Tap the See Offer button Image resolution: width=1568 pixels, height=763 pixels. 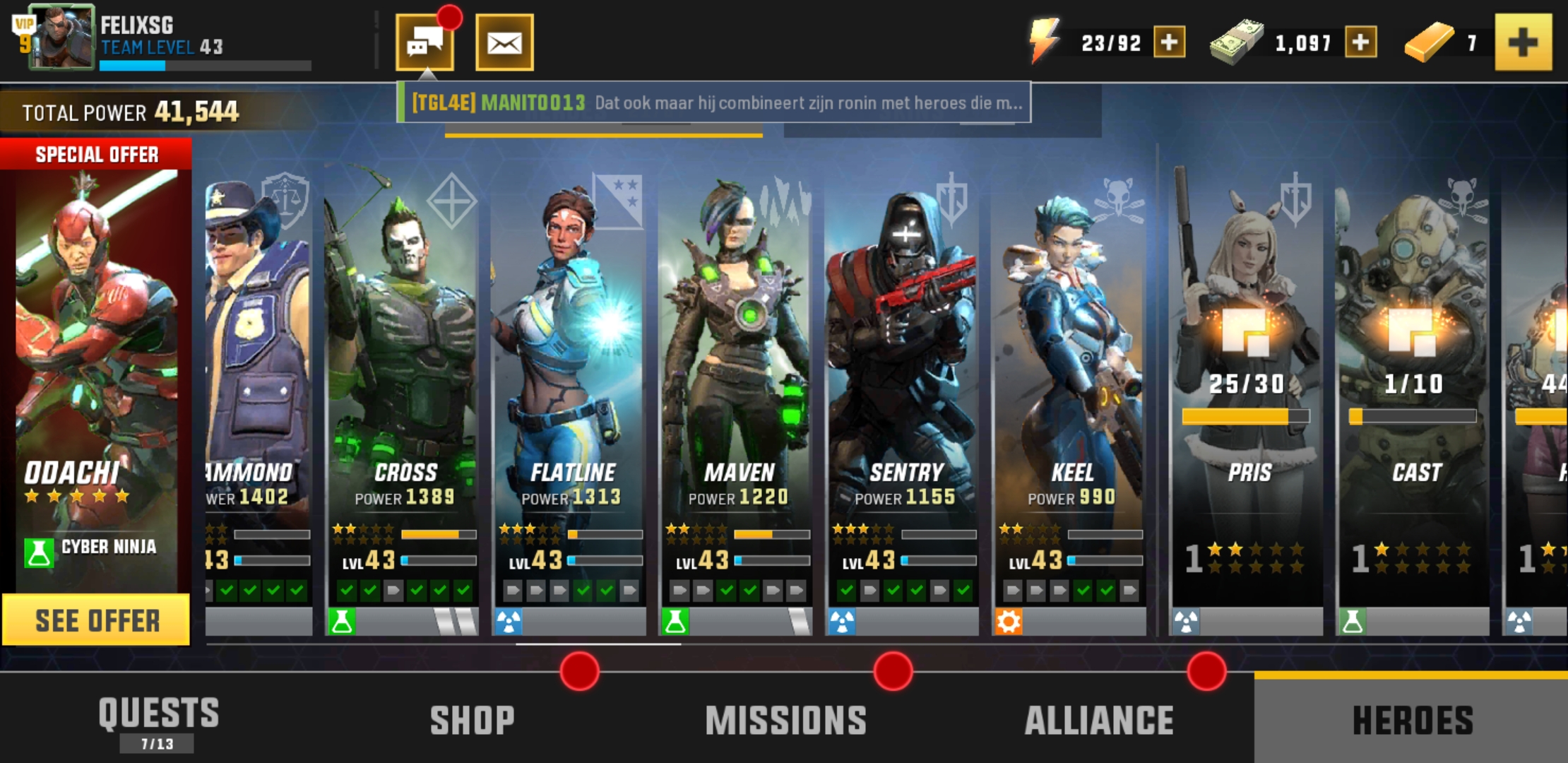tap(97, 620)
